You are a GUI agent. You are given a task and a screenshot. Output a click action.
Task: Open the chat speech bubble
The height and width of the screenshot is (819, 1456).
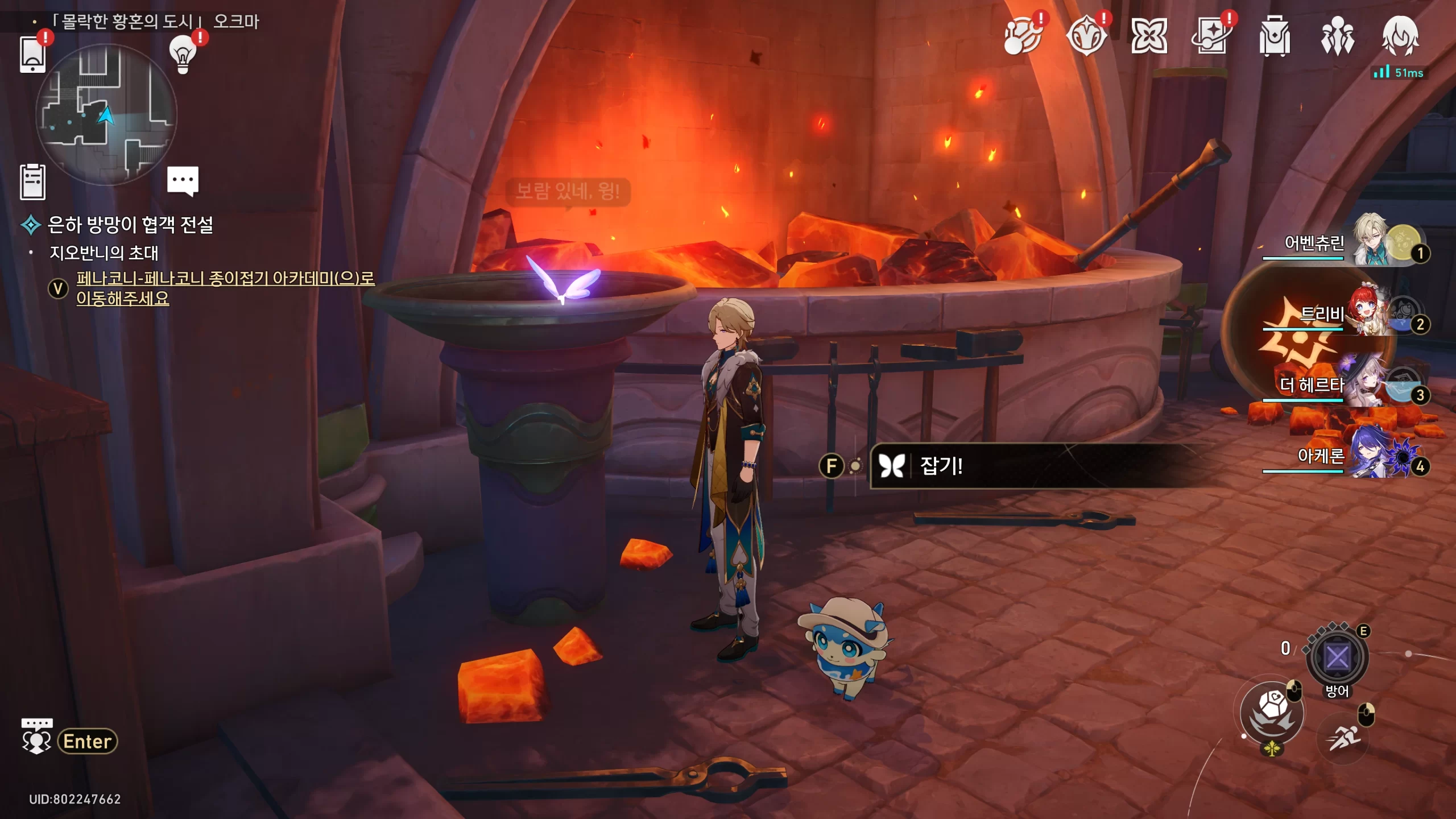(x=183, y=181)
